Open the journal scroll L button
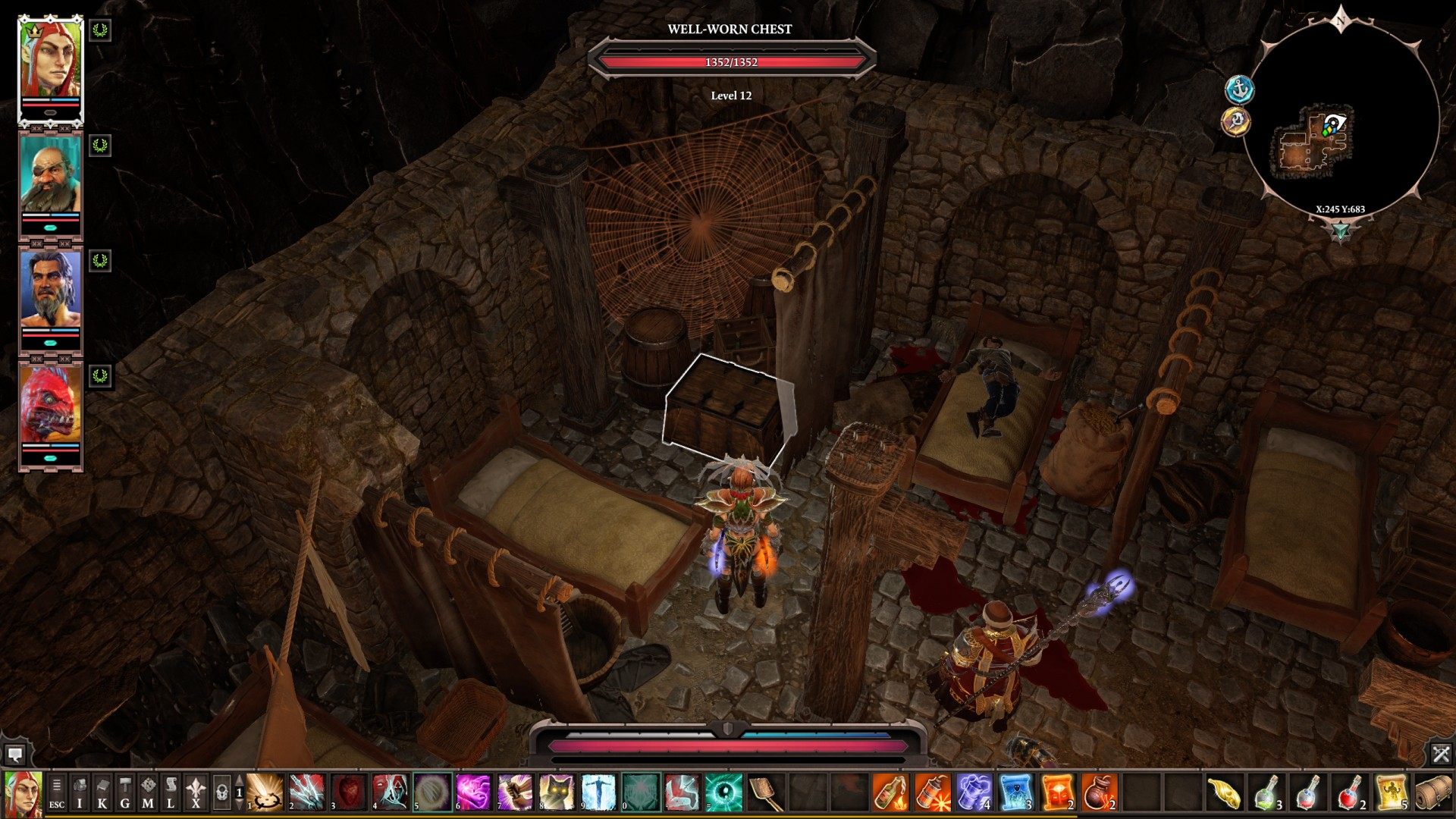Screen dimensions: 1456x819 [171, 792]
